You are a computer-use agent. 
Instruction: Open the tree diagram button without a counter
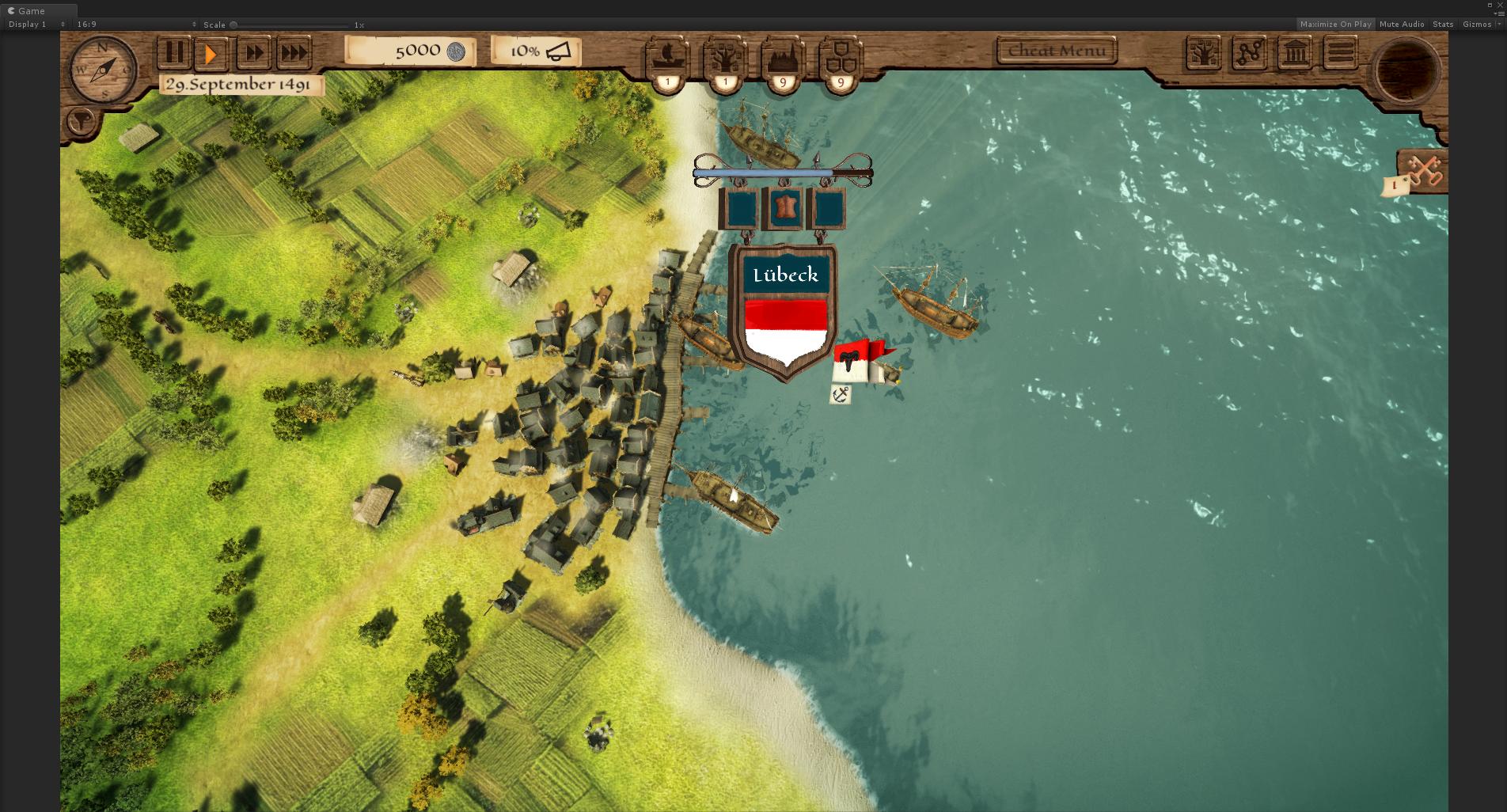click(x=1203, y=54)
